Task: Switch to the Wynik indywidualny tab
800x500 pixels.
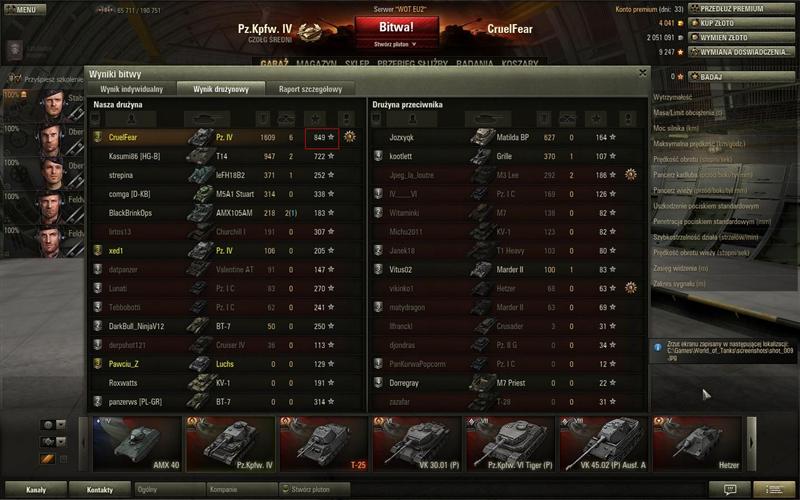Action: [131, 89]
